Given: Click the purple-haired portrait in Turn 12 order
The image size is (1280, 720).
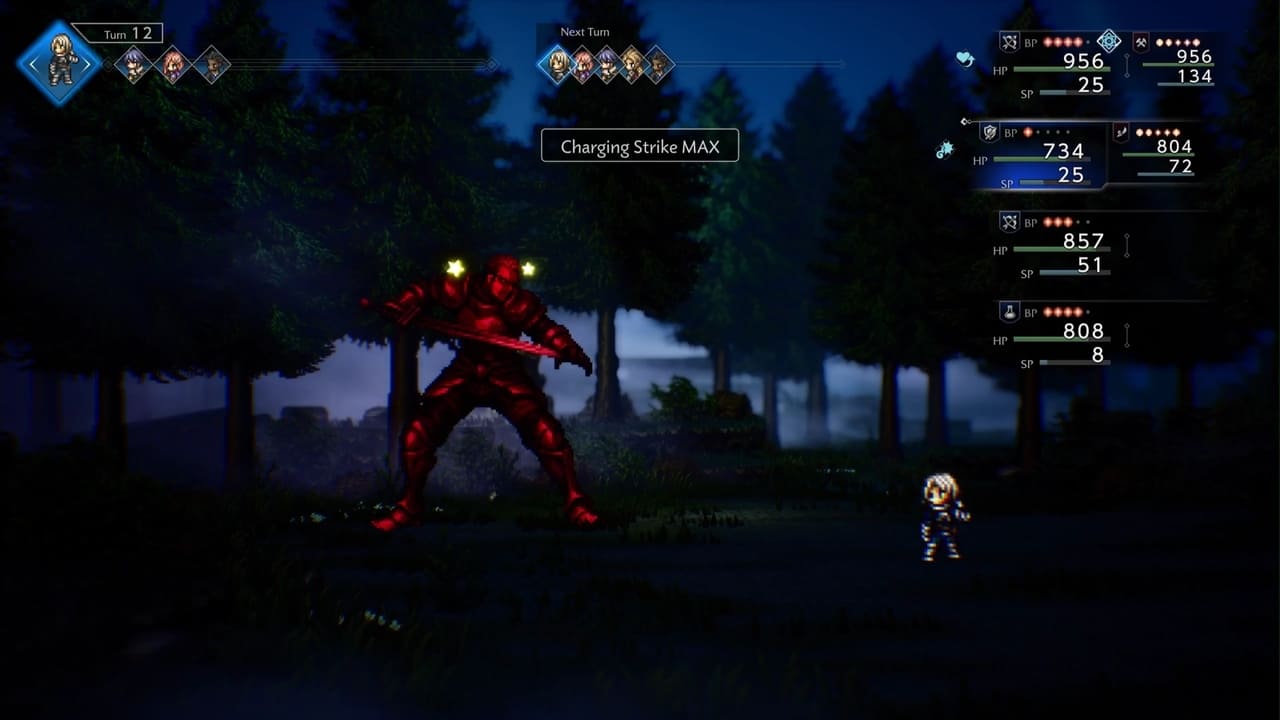Looking at the screenshot, I should [133, 65].
